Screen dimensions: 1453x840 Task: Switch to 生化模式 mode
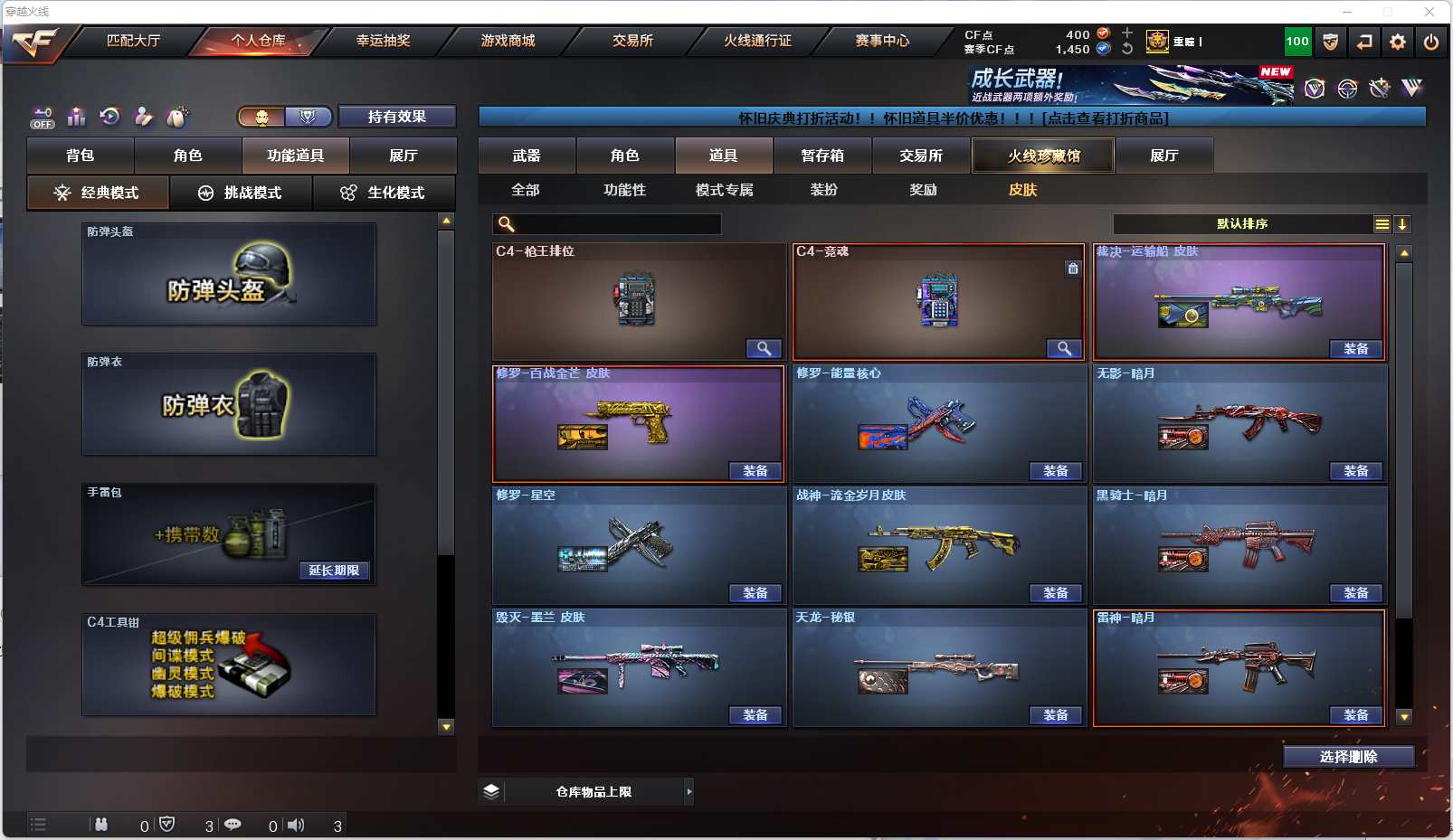pos(384,193)
